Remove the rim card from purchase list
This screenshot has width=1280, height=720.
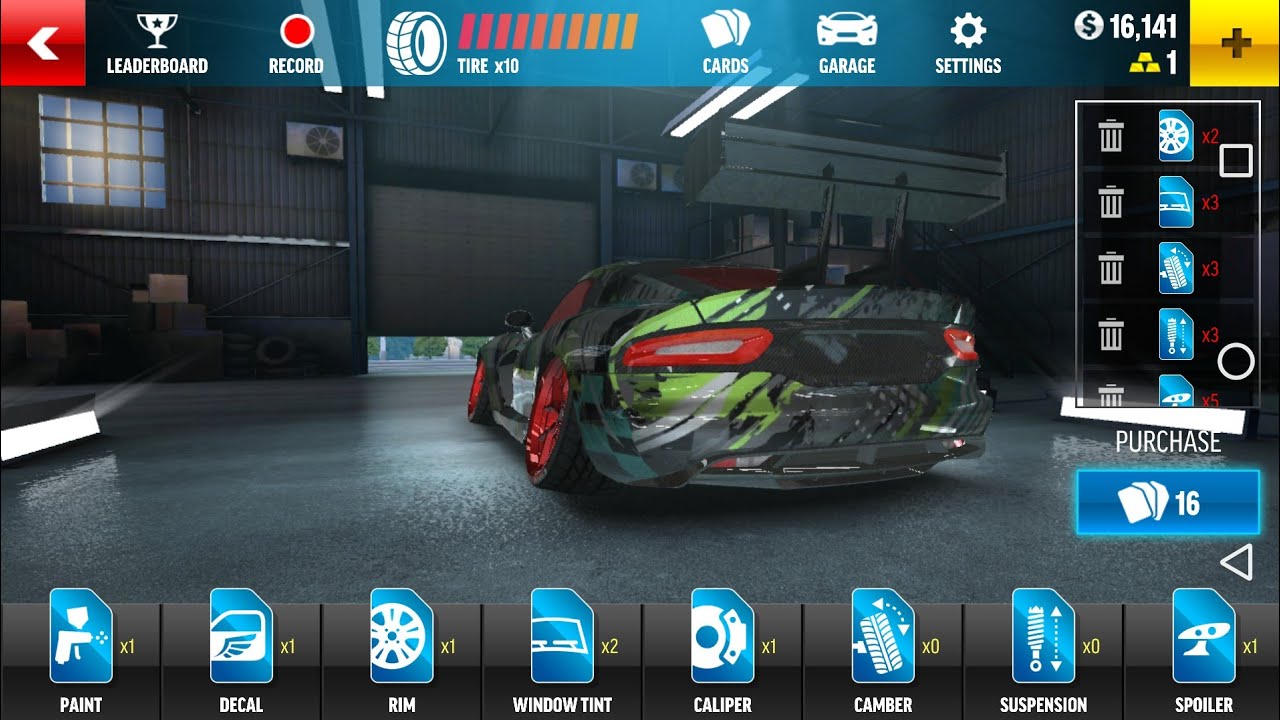point(1111,136)
